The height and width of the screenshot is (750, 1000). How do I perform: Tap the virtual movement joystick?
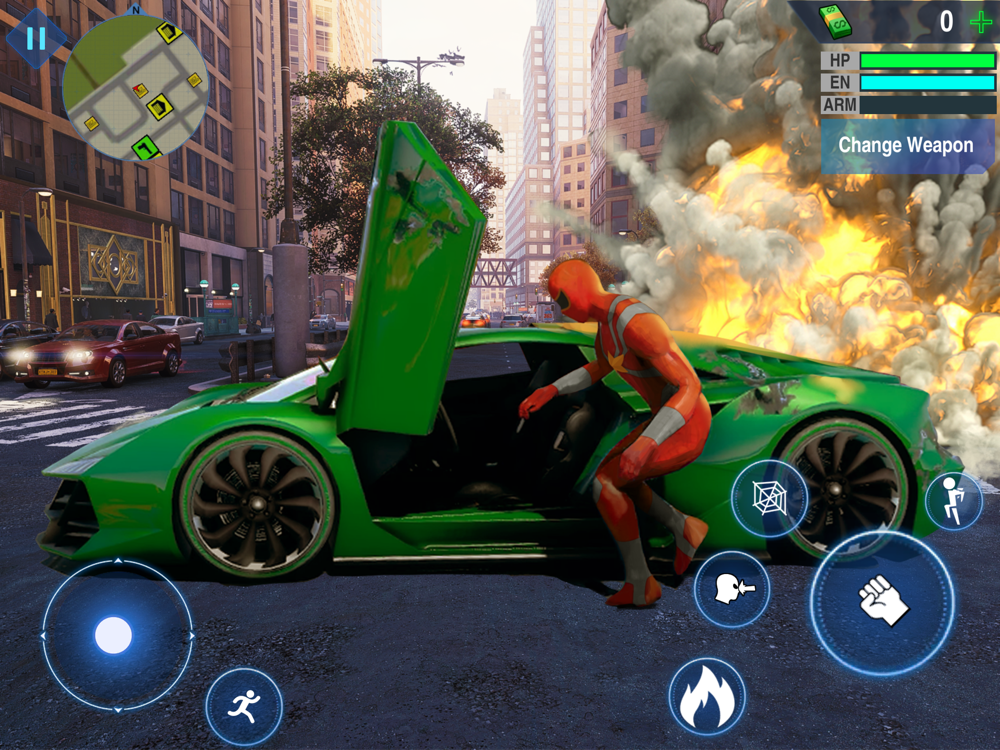pos(115,635)
